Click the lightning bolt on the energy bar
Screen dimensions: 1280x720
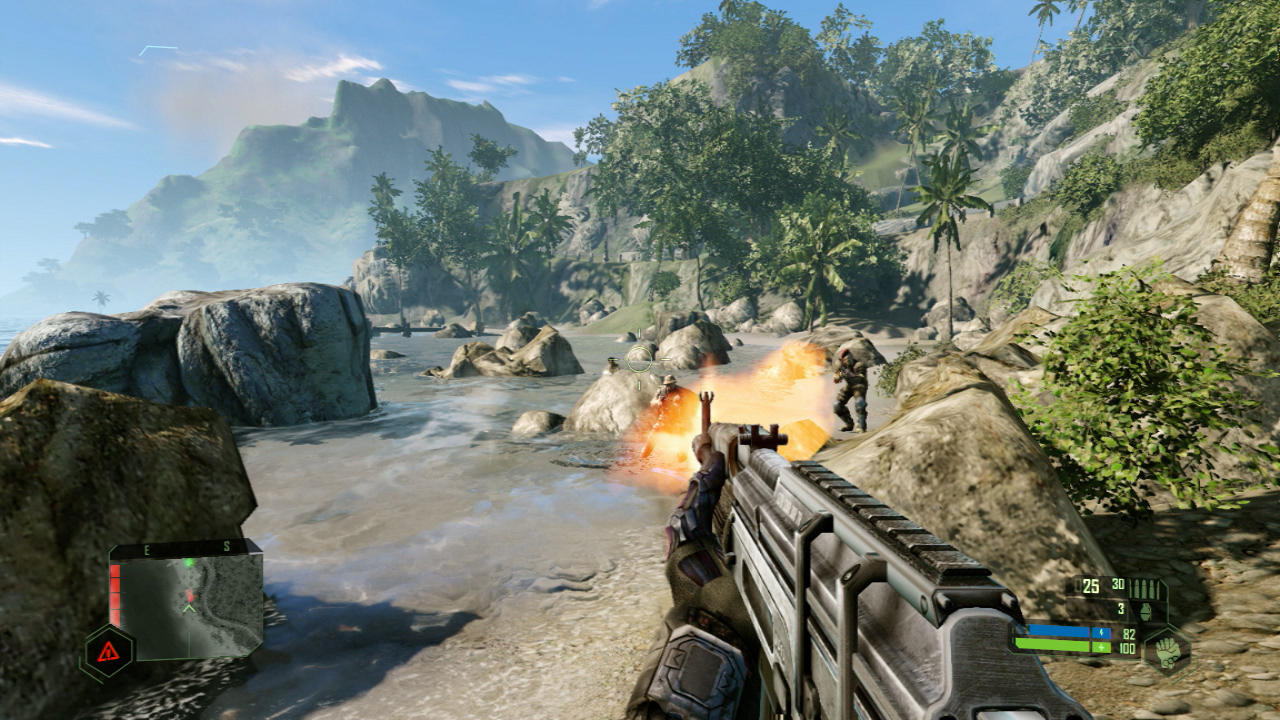[1101, 633]
